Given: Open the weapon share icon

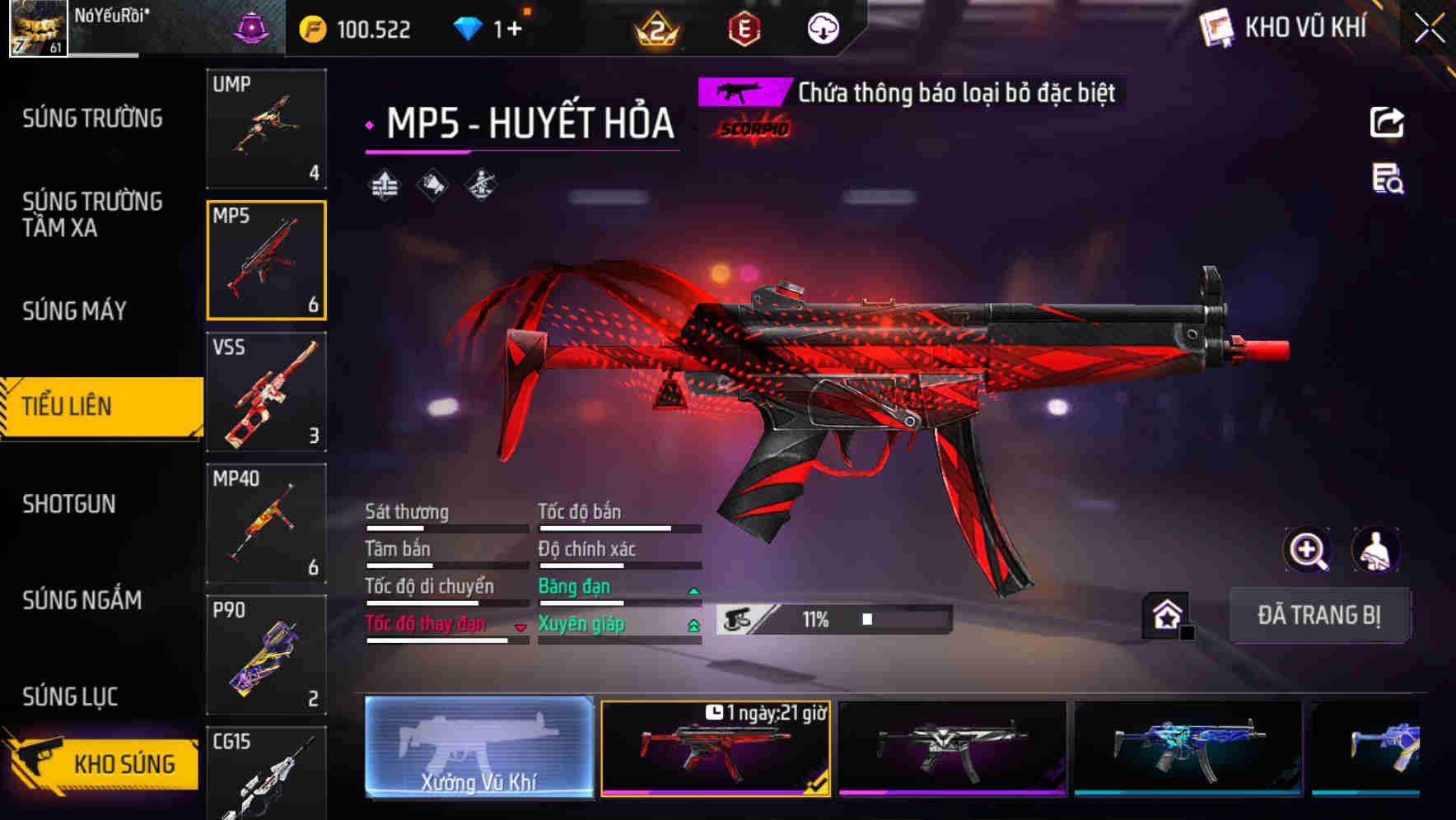Looking at the screenshot, I should (x=1386, y=122).
